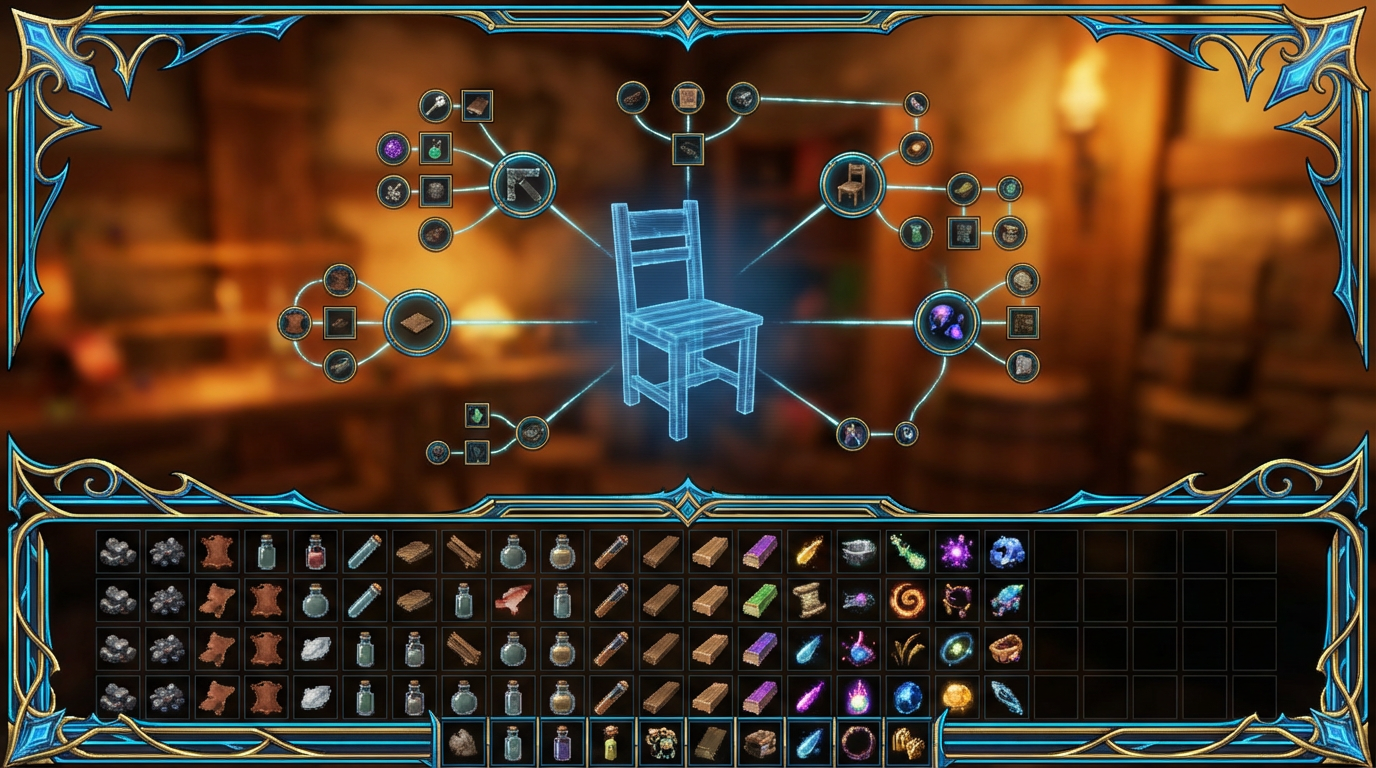Screen dimensions: 1376x768
Task: Select the green potion square node
Action: (x=435, y=149)
